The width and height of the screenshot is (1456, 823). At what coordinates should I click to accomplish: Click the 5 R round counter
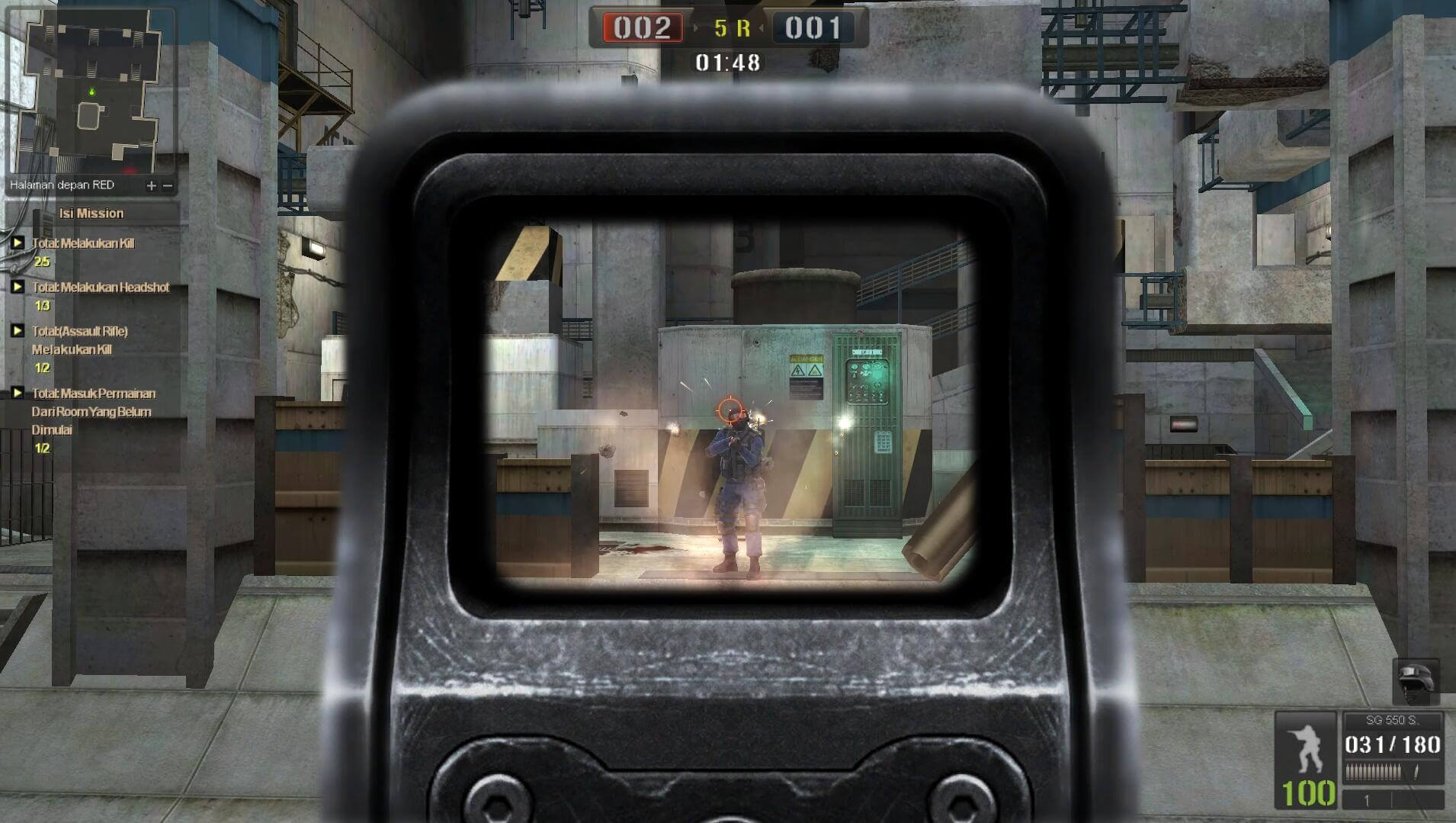pos(733,28)
